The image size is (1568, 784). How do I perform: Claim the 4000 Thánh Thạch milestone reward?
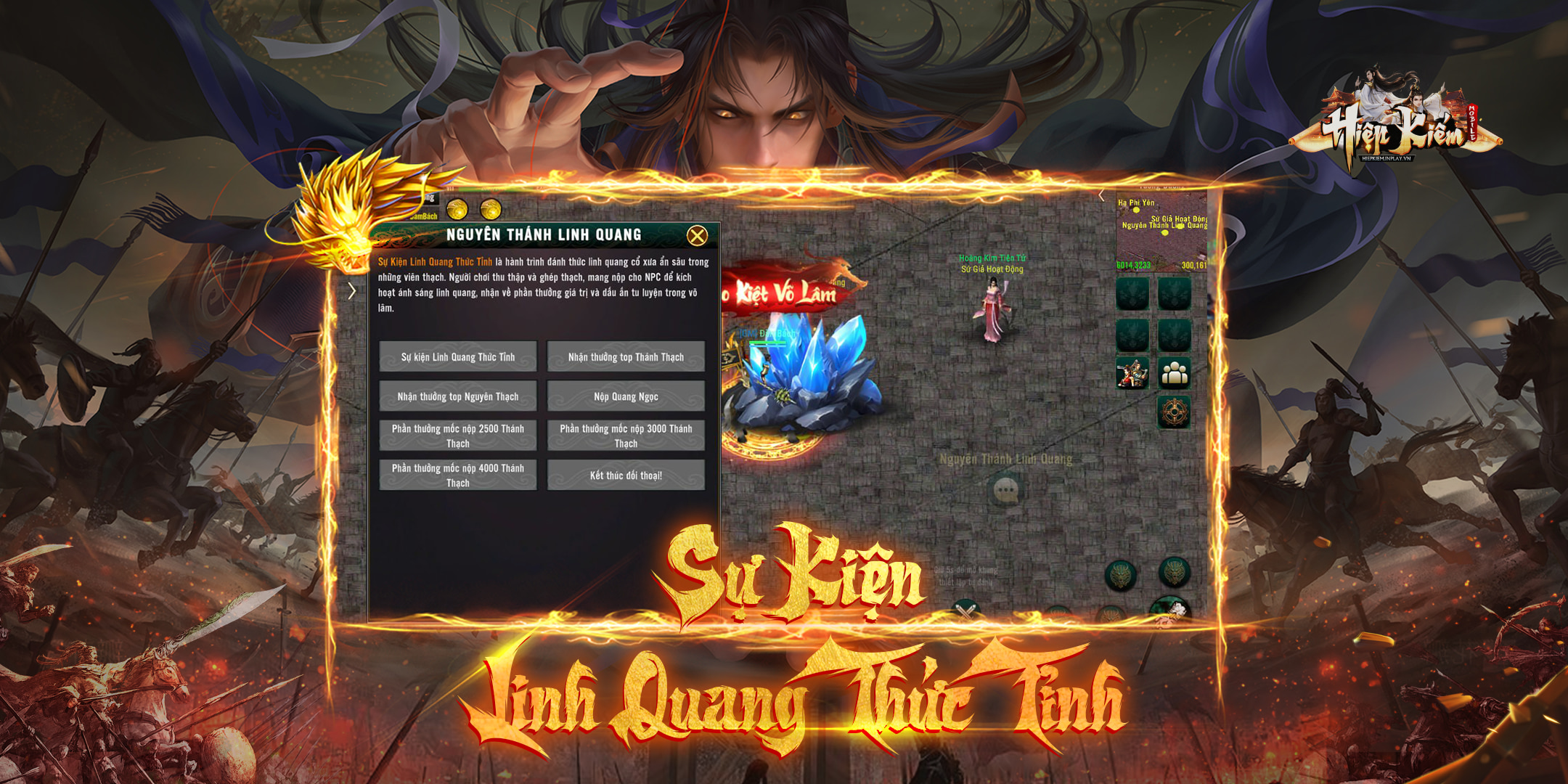[x=458, y=475]
